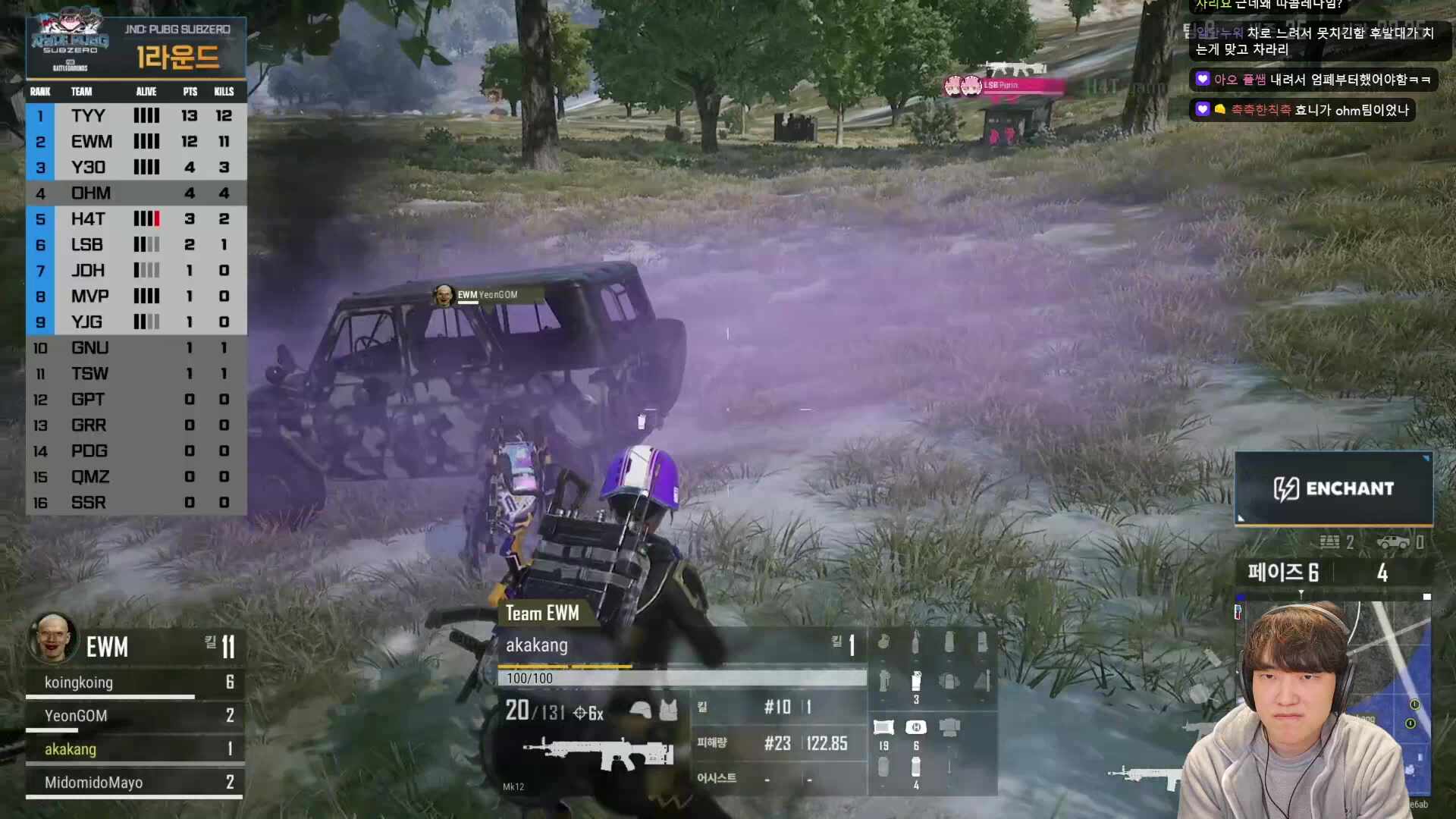Click the first aid kit icon showing 6
1456x819 pixels.
pyautogui.click(x=916, y=726)
